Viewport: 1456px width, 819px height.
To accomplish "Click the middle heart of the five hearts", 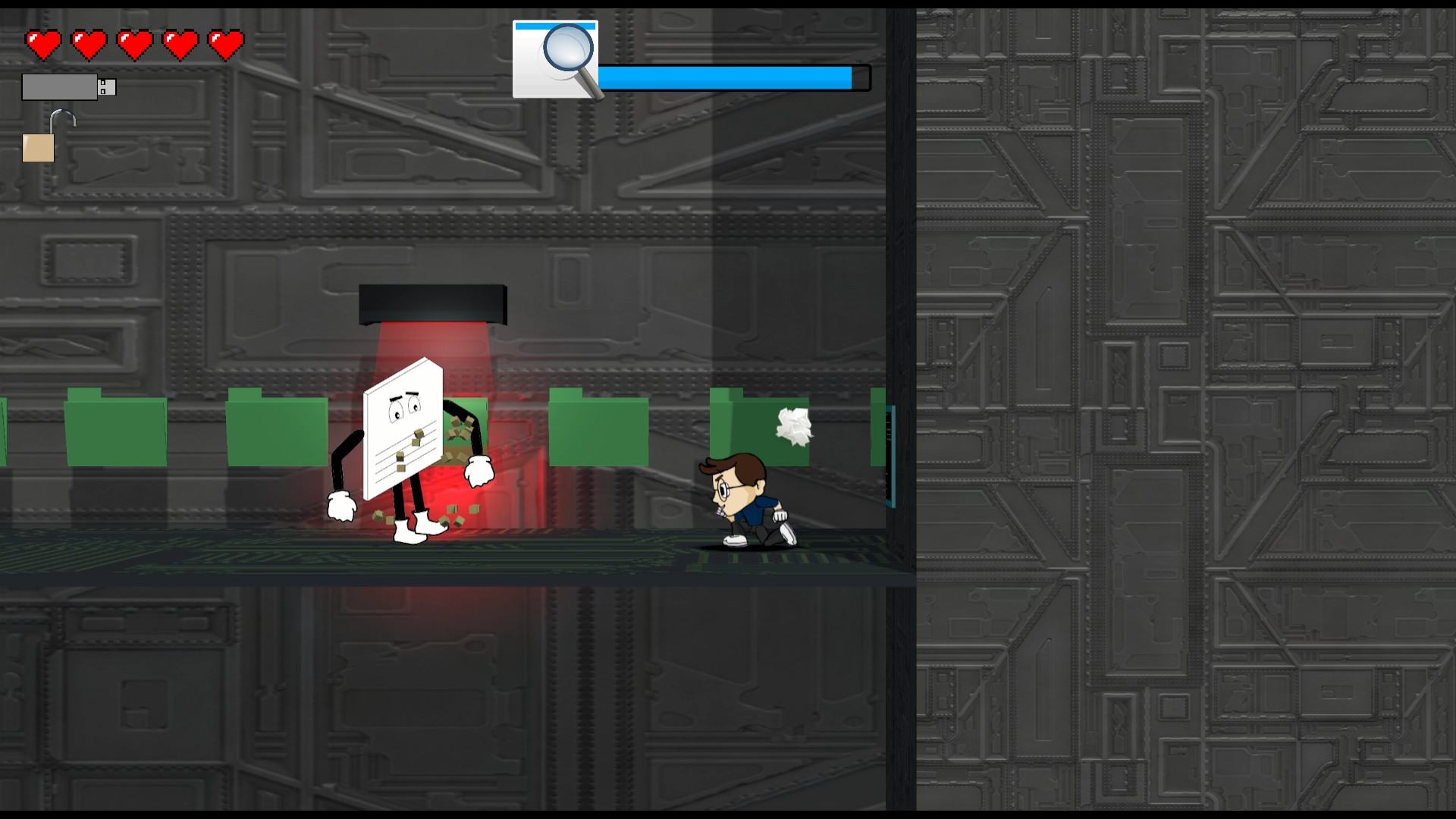I will click(x=134, y=43).
